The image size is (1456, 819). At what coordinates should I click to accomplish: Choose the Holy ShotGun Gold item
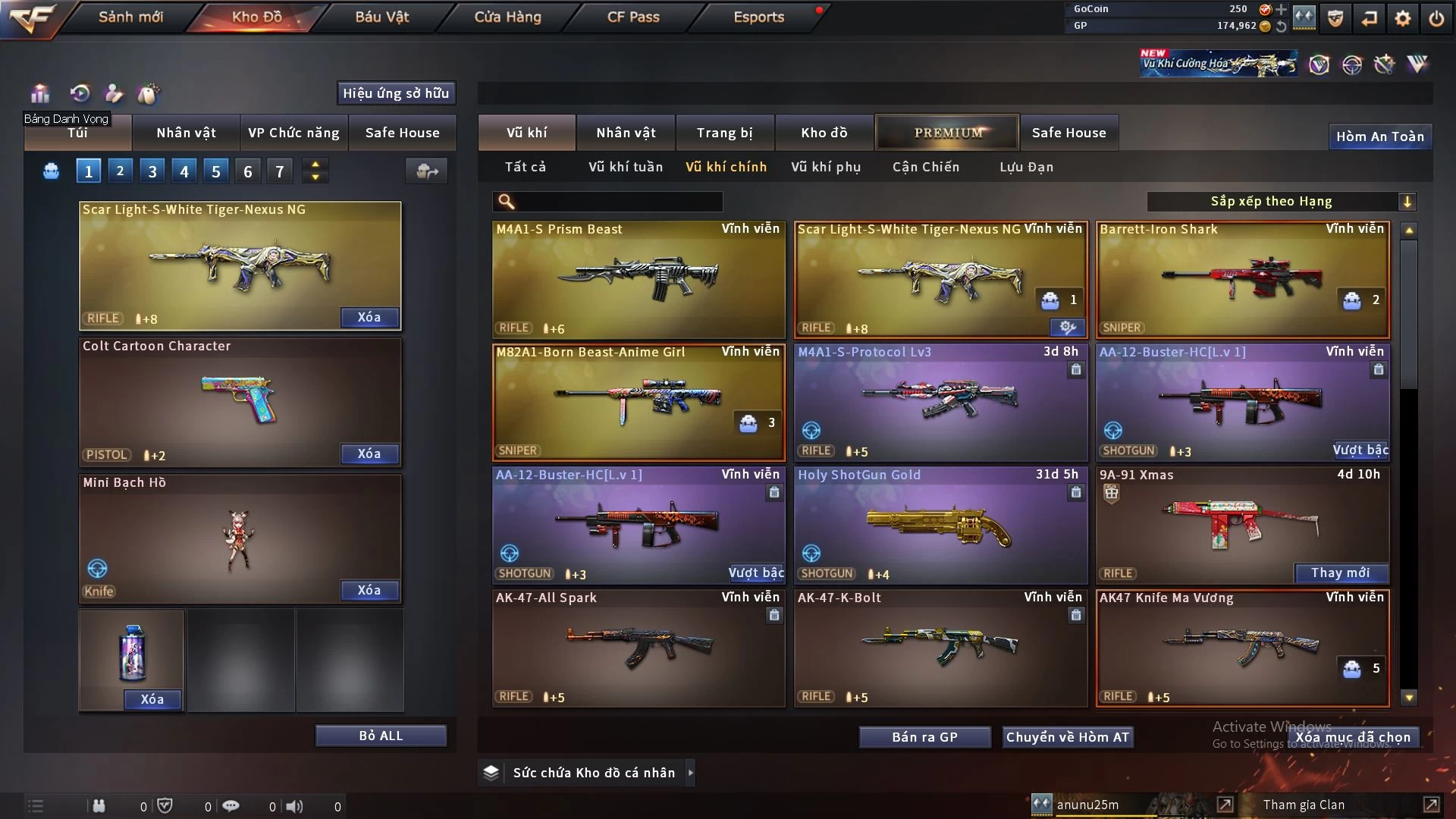940,525
